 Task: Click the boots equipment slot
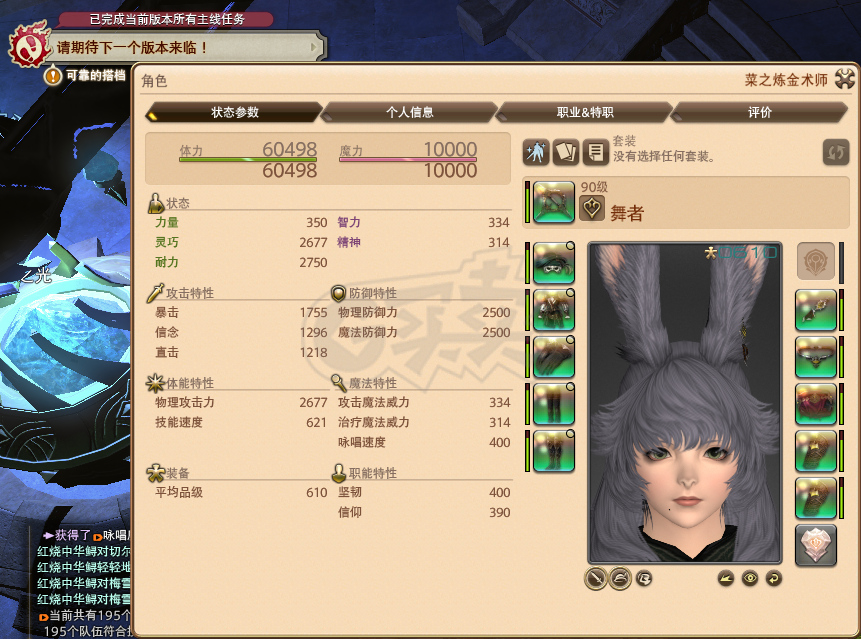click(553, 450)
